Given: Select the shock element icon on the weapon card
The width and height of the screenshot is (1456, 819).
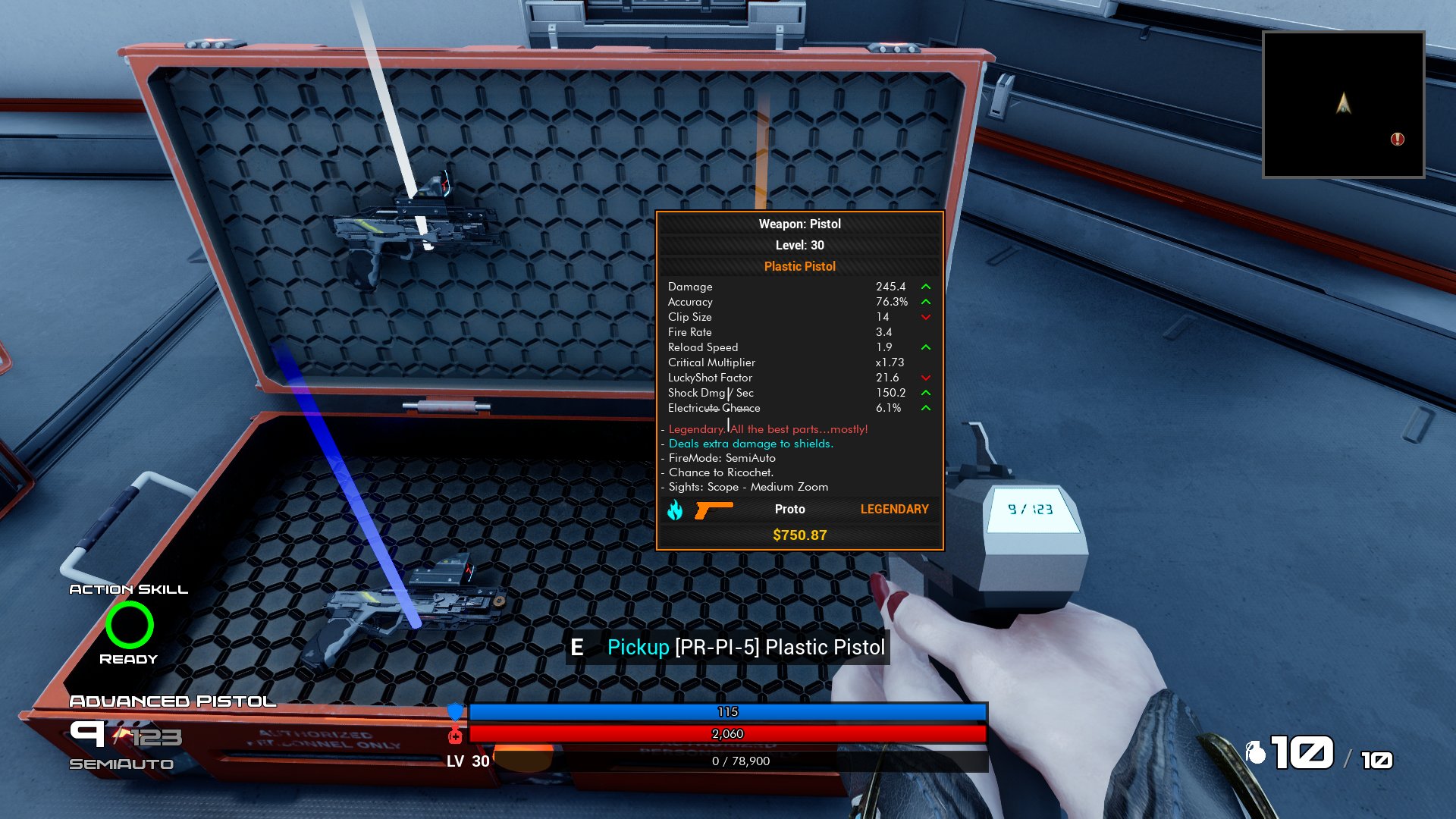Looking at the screenshot, I should (677, 509).
